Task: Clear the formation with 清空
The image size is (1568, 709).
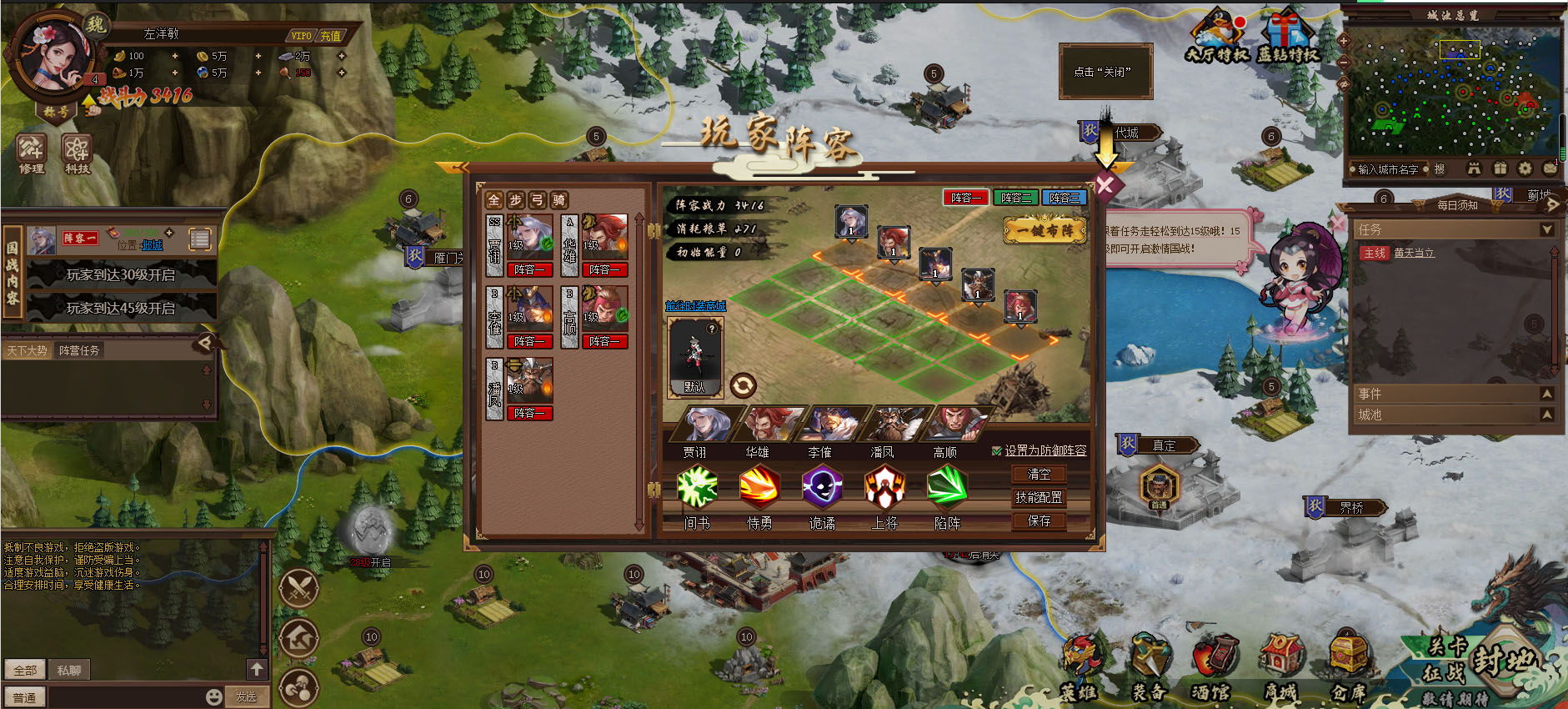Action: coord(1039,474)
